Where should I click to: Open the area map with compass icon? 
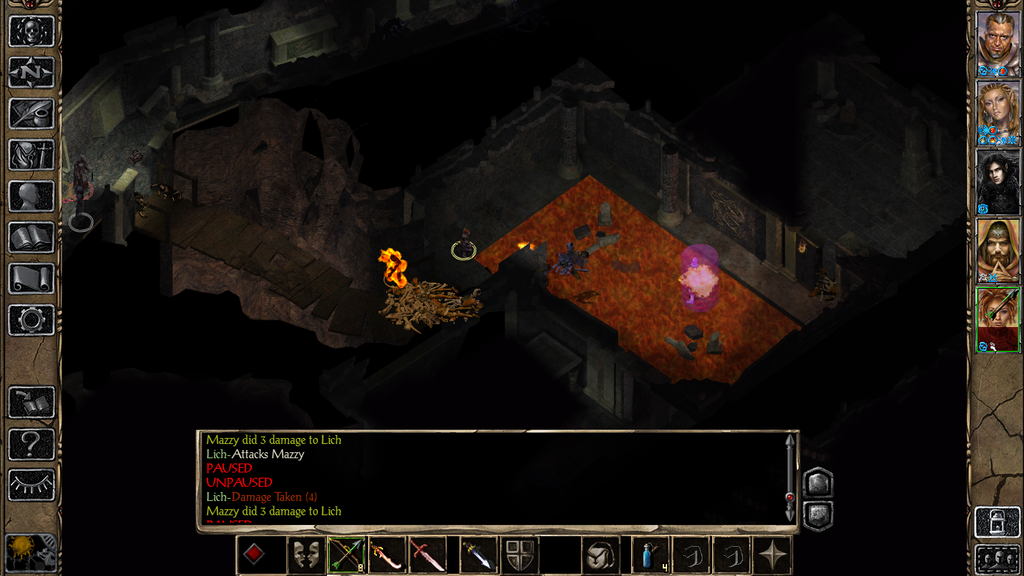(x=31, y=72)
